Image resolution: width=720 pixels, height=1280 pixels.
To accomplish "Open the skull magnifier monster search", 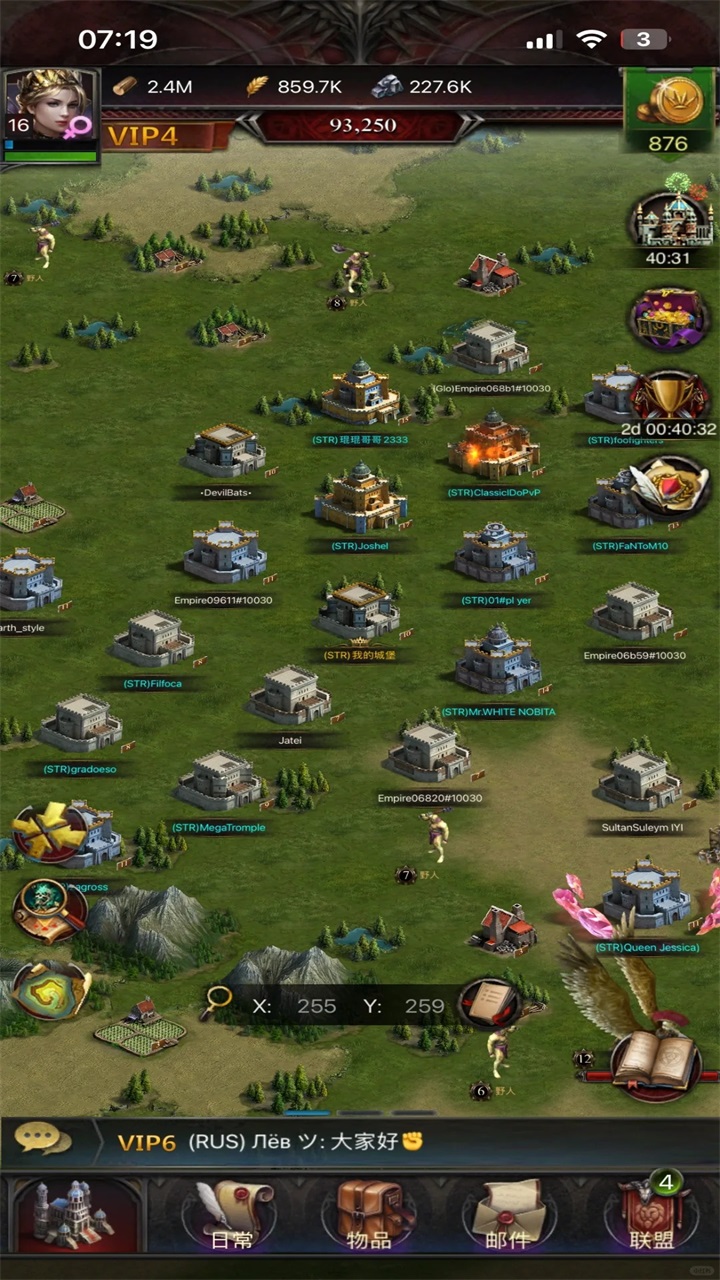I will click(x=48, y=908).
